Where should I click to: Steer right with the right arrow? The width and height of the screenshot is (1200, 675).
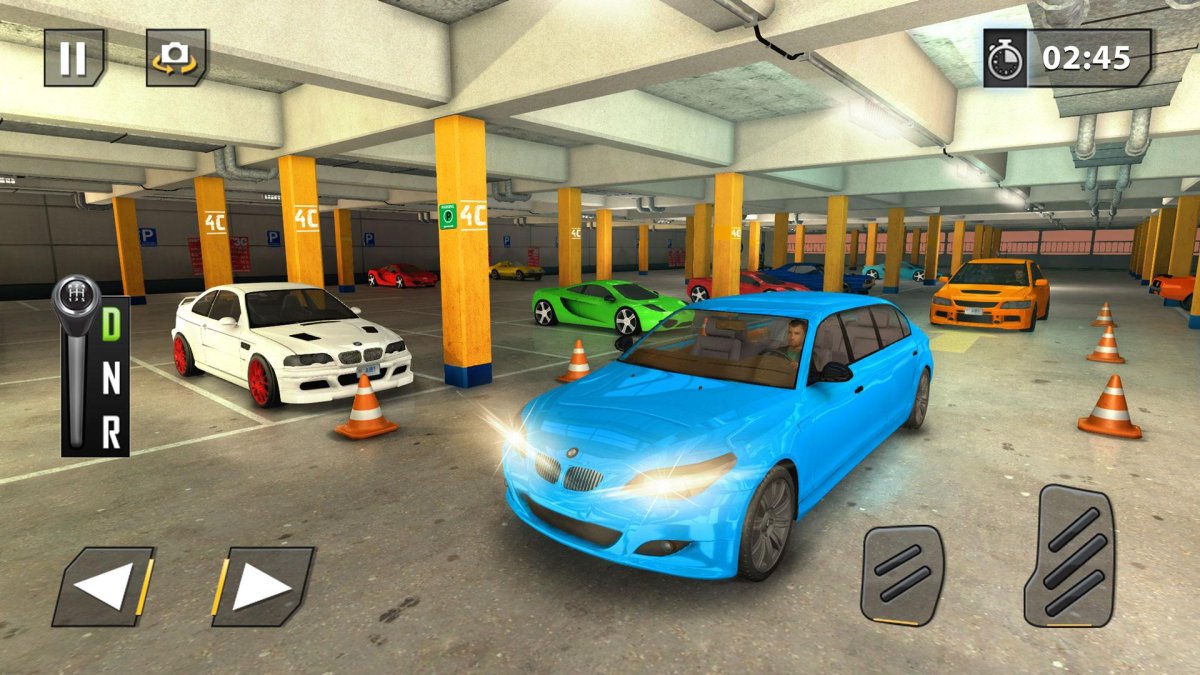(262, 587)
